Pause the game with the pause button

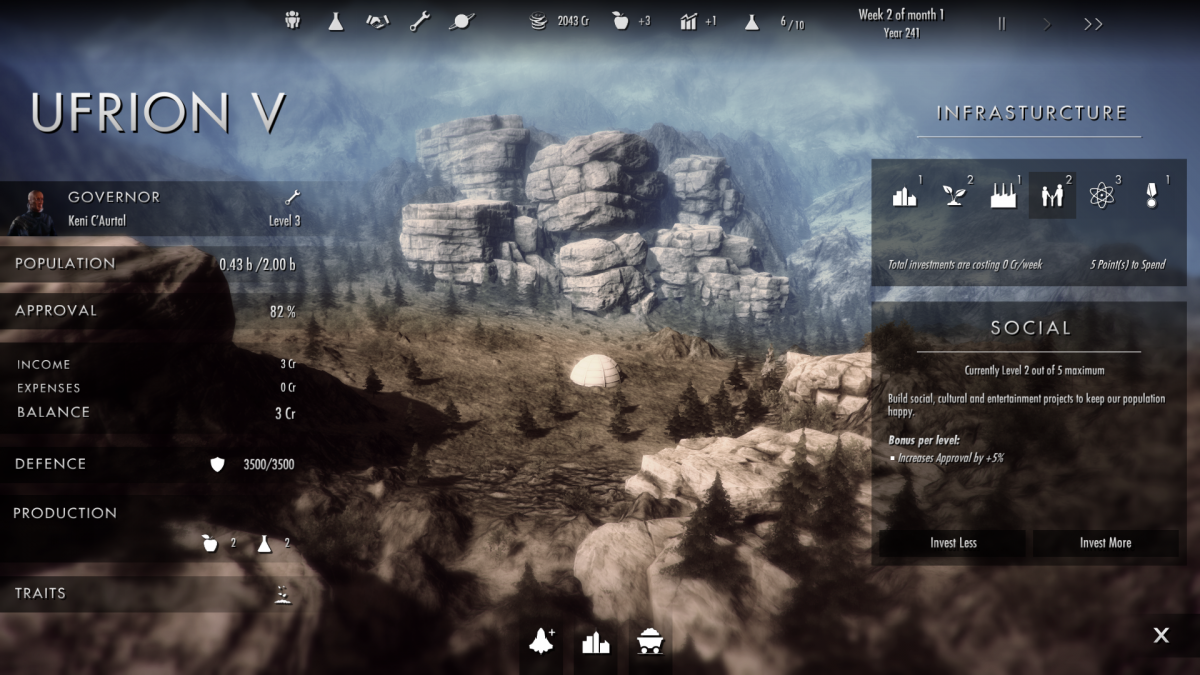click(1001, 24)
